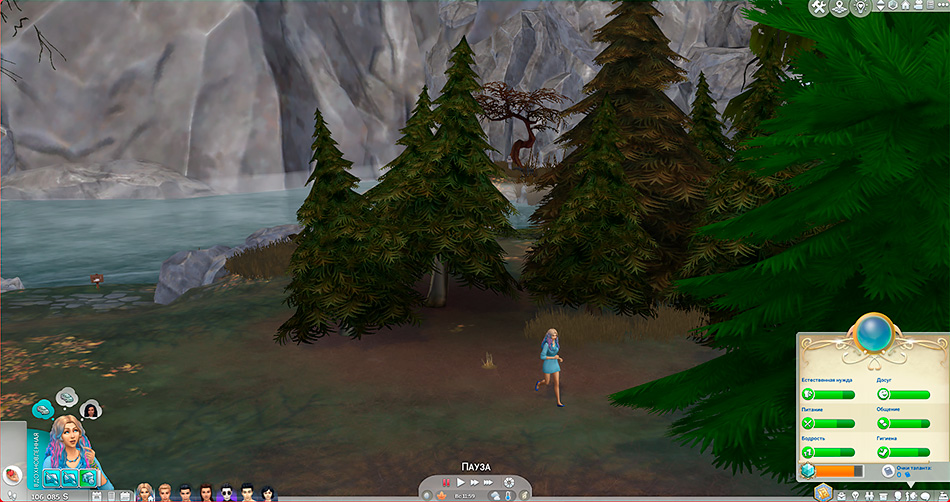Select the blonde Sim in household bar
Image resolution: width=950 pixels, height=502 pixels.
pos(144,492)
